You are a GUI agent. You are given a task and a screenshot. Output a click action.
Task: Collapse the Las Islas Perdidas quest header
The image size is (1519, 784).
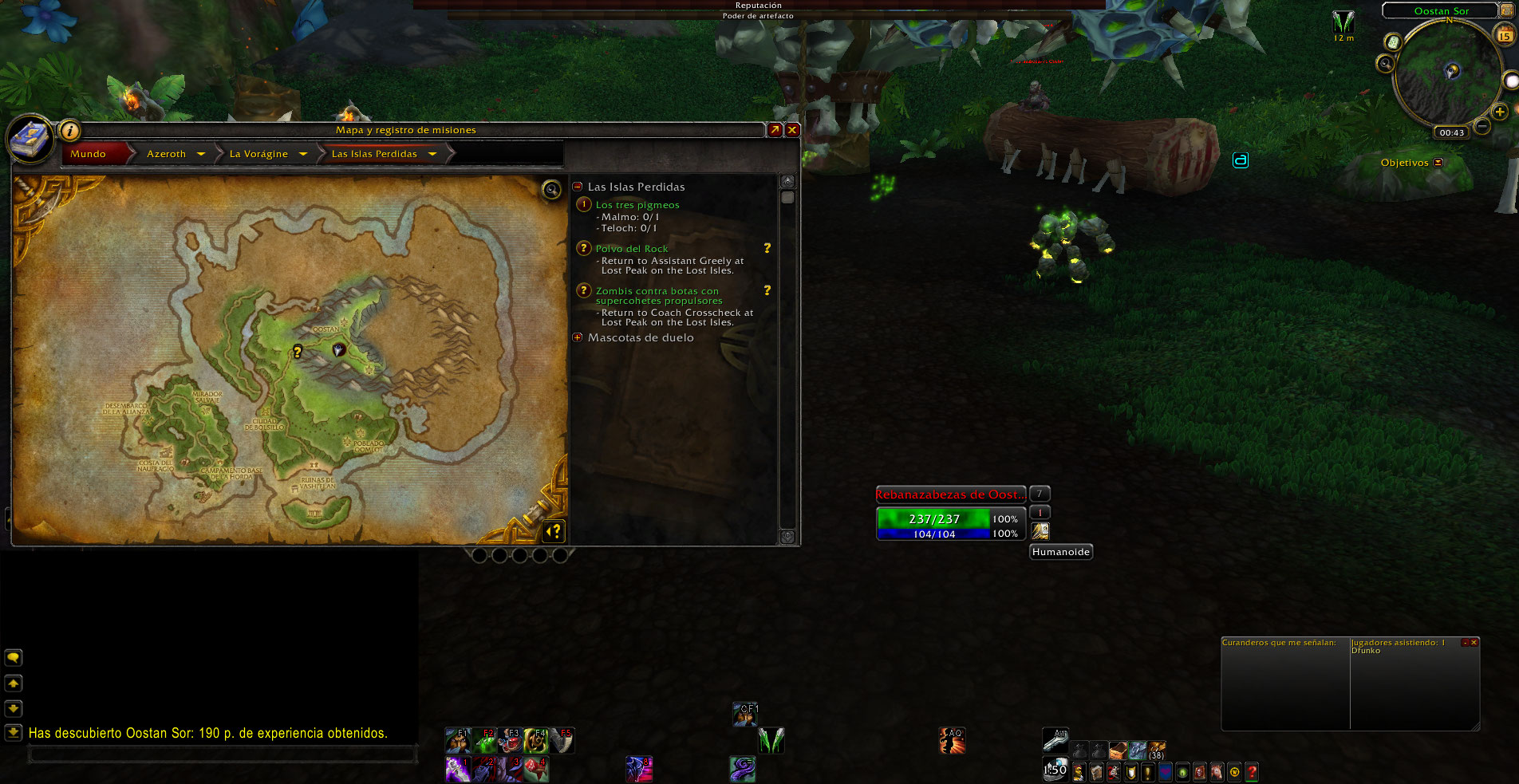[x=578, y=187]
